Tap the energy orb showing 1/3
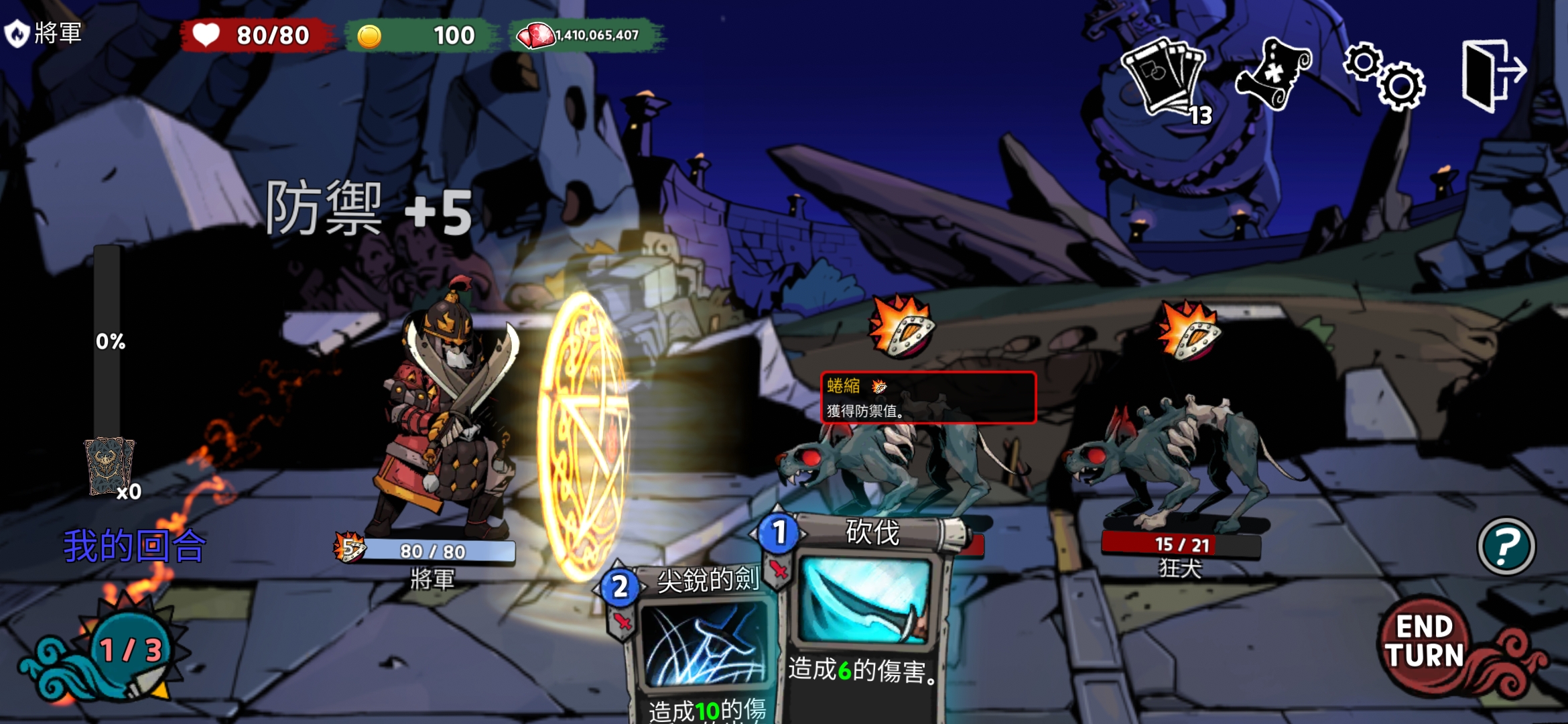The image size is (1568, 724). 129,649
